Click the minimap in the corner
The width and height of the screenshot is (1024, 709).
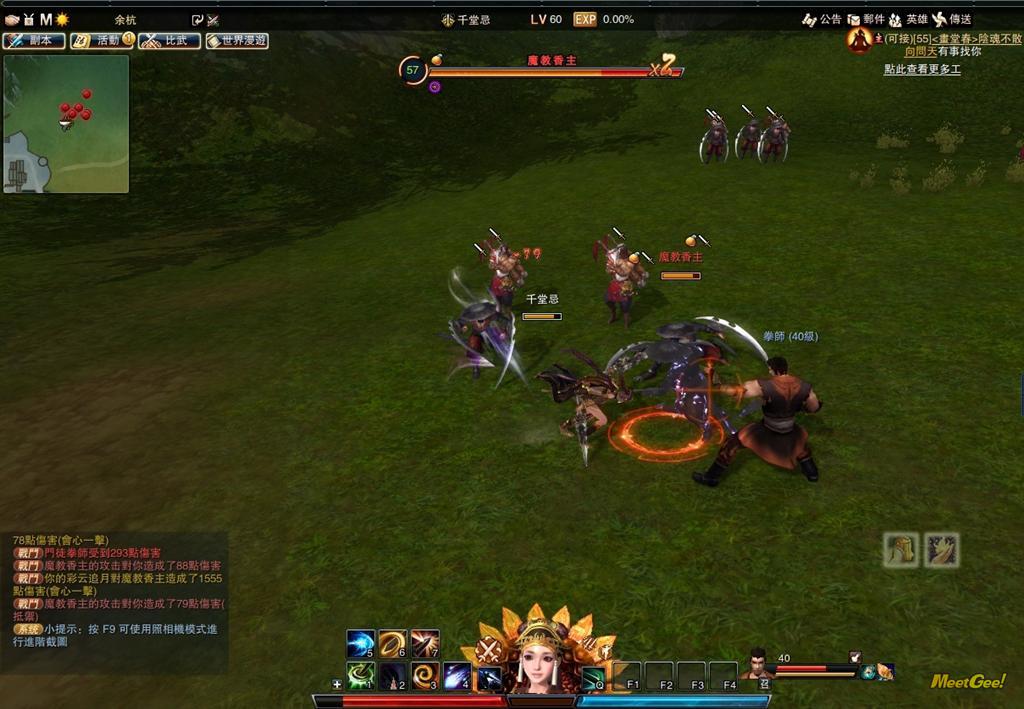tap(66, 124)
